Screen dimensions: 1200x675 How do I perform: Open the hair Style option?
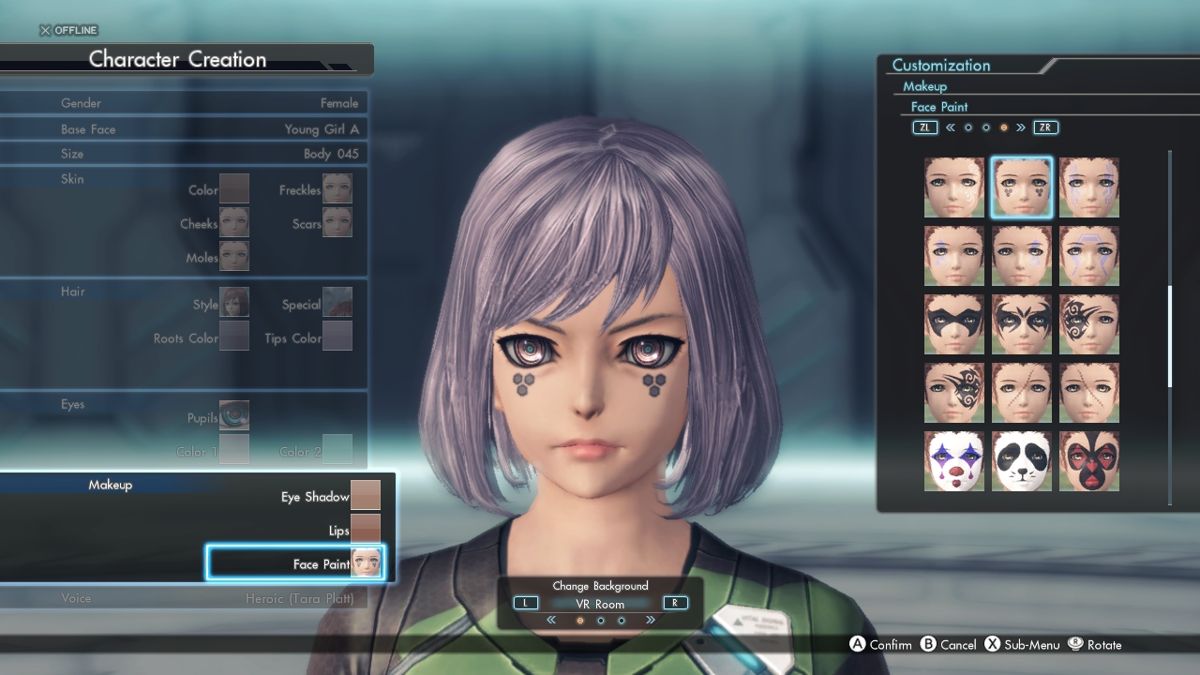click(x=234, y=302)
